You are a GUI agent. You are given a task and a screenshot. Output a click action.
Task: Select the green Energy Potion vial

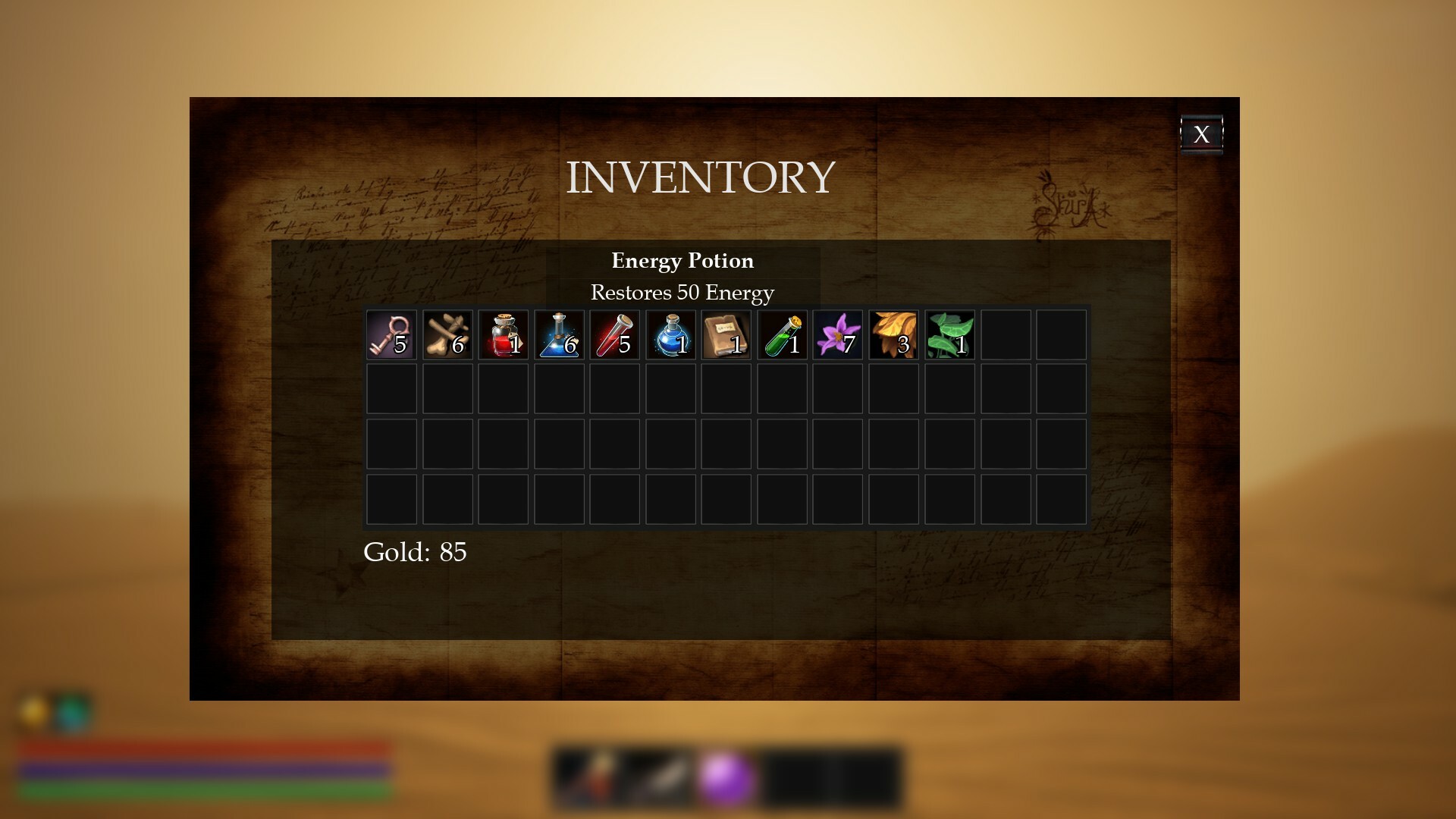(x=783, y=334)
